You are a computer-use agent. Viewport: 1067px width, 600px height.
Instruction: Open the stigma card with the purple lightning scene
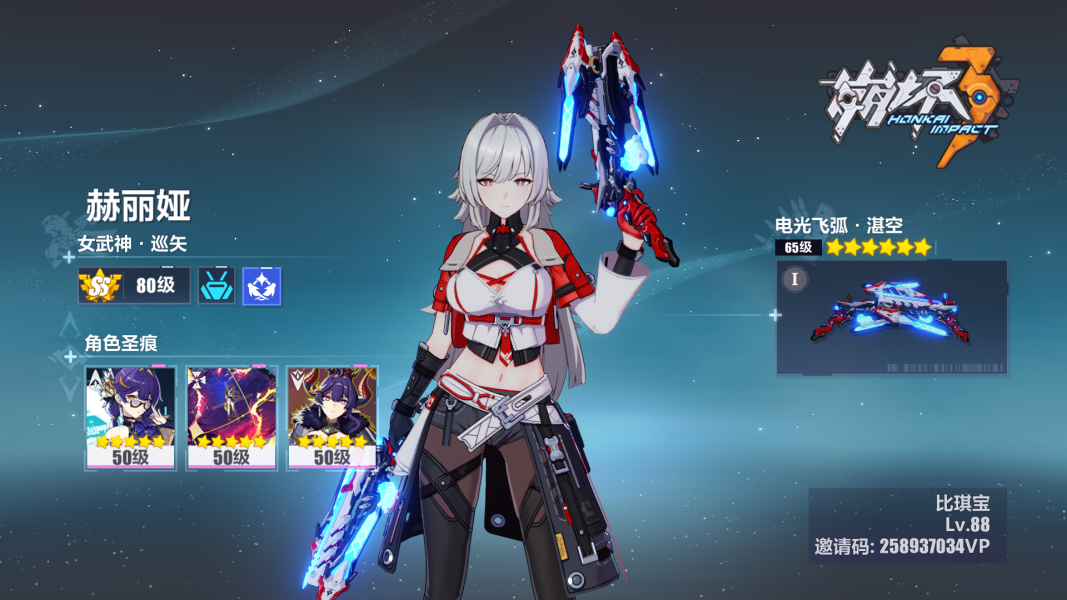[232, 417]
